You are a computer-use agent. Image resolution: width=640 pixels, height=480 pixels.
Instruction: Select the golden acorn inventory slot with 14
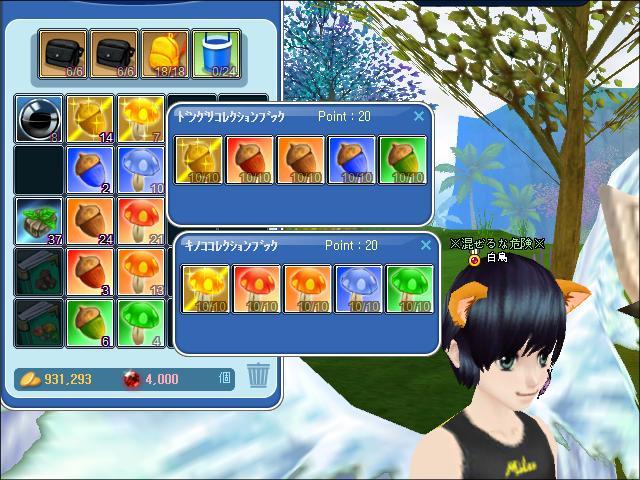pos(90,119)
